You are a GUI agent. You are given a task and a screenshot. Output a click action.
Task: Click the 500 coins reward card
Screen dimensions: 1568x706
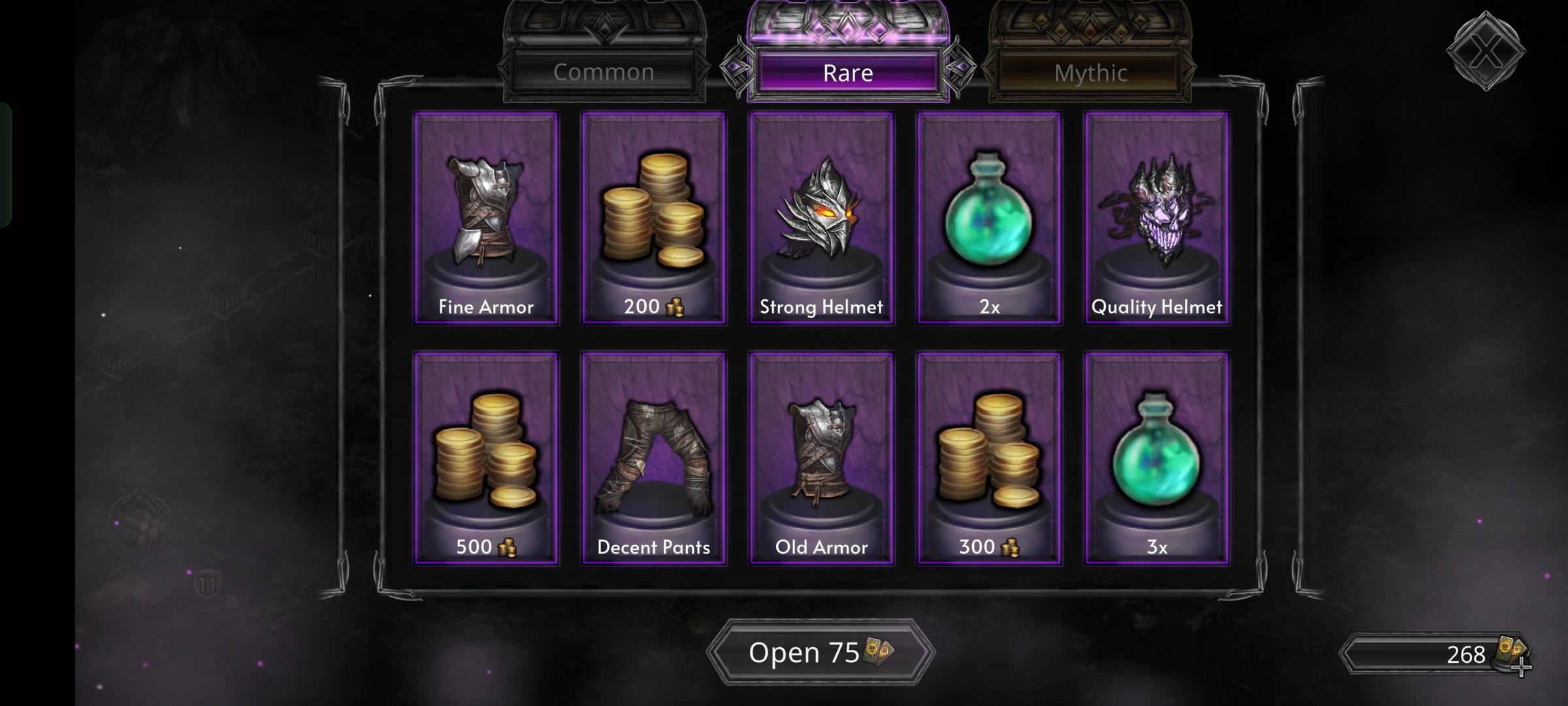click(x=485, y=458)
